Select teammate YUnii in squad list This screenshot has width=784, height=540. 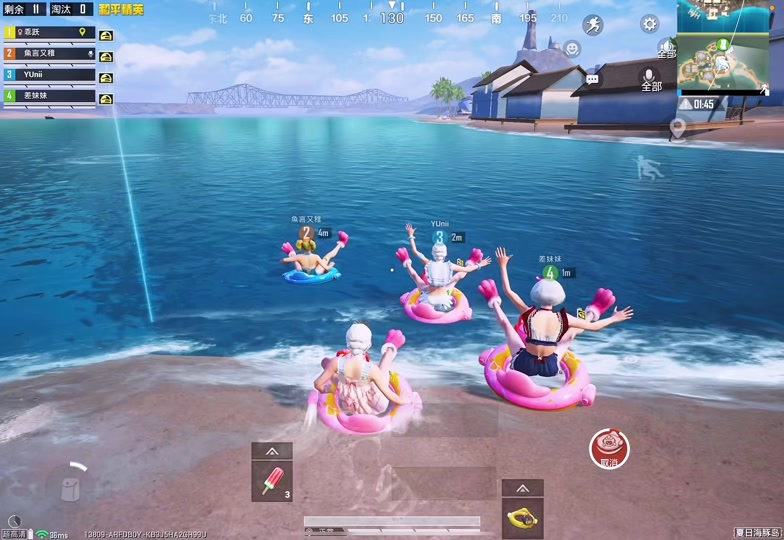tap(50, 75)
